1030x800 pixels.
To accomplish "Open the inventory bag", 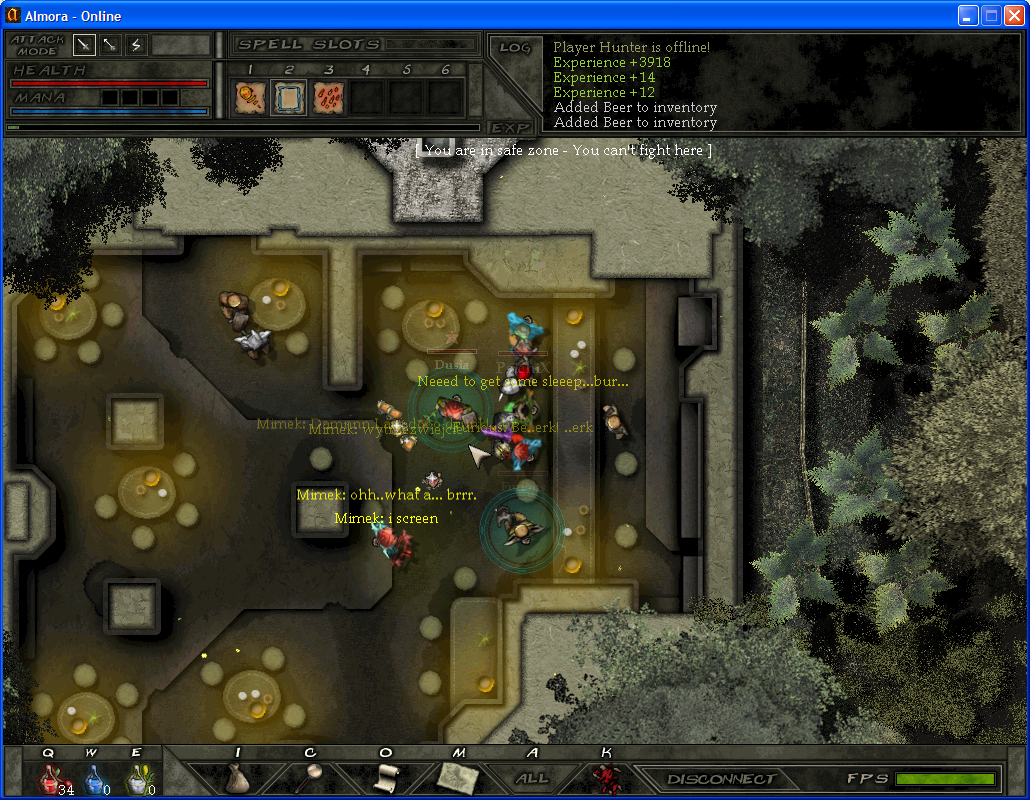I will 237,778.
